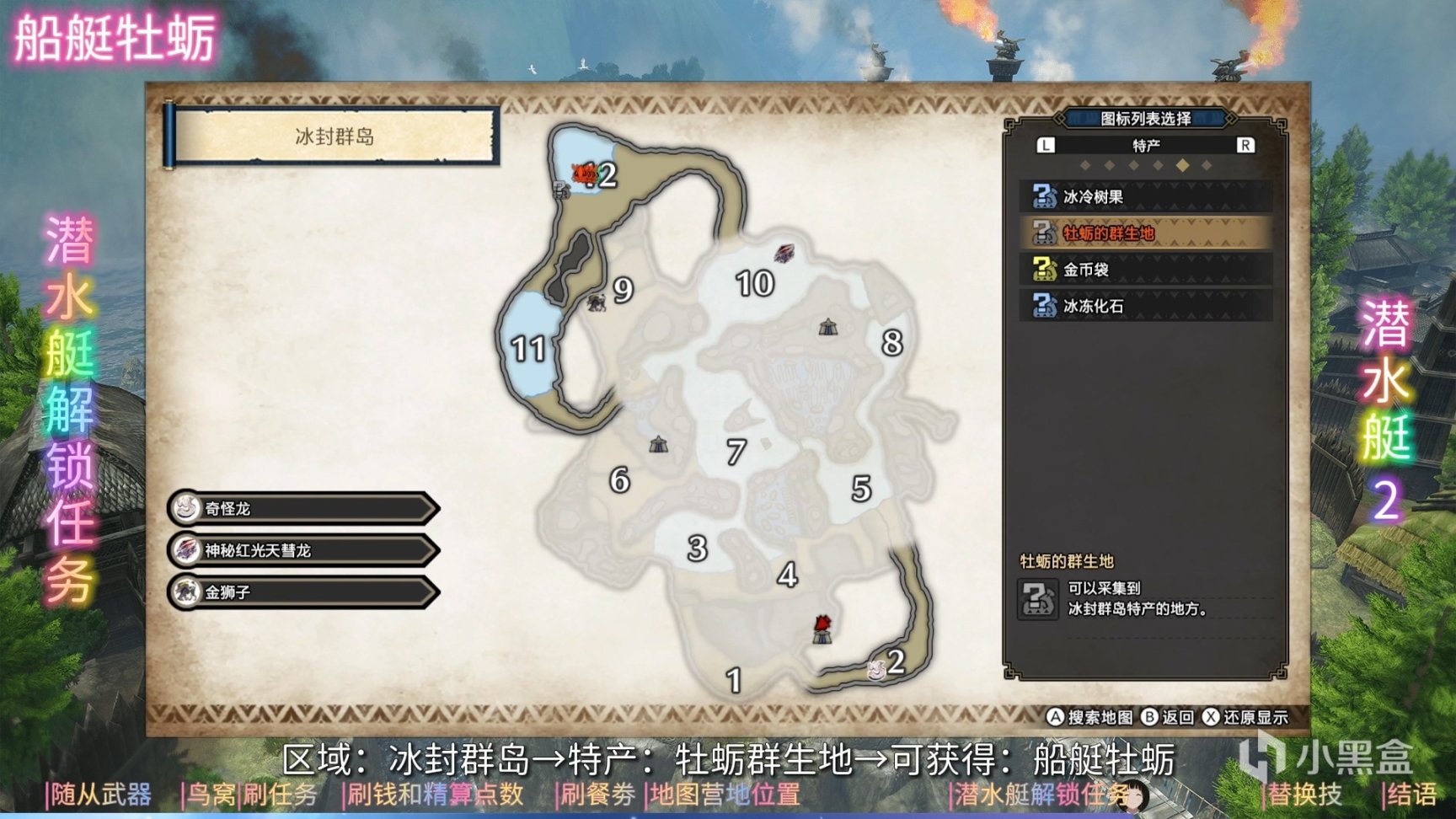Click the tent camp icon near area 8
This screenshot has height=819, width=1456.
pos(830,326)
